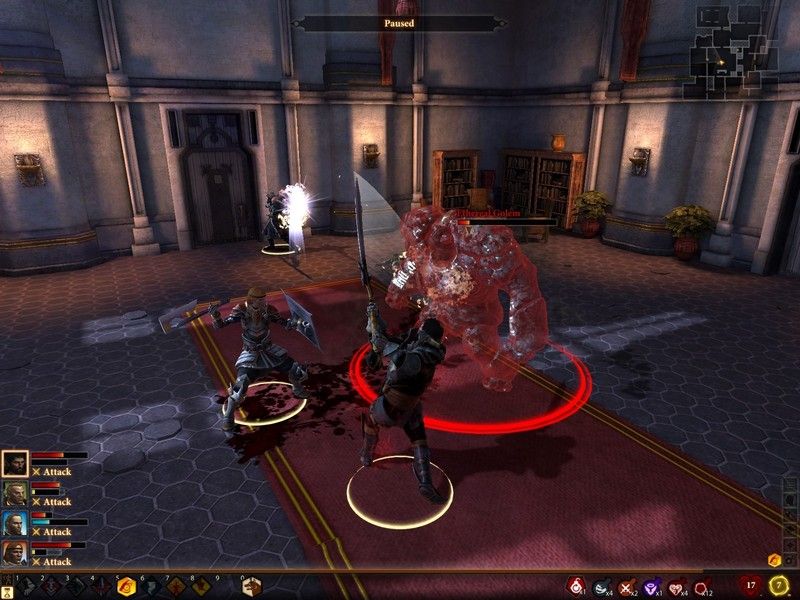
Task: Use the heart potion with x4
Action: point(677,587)
